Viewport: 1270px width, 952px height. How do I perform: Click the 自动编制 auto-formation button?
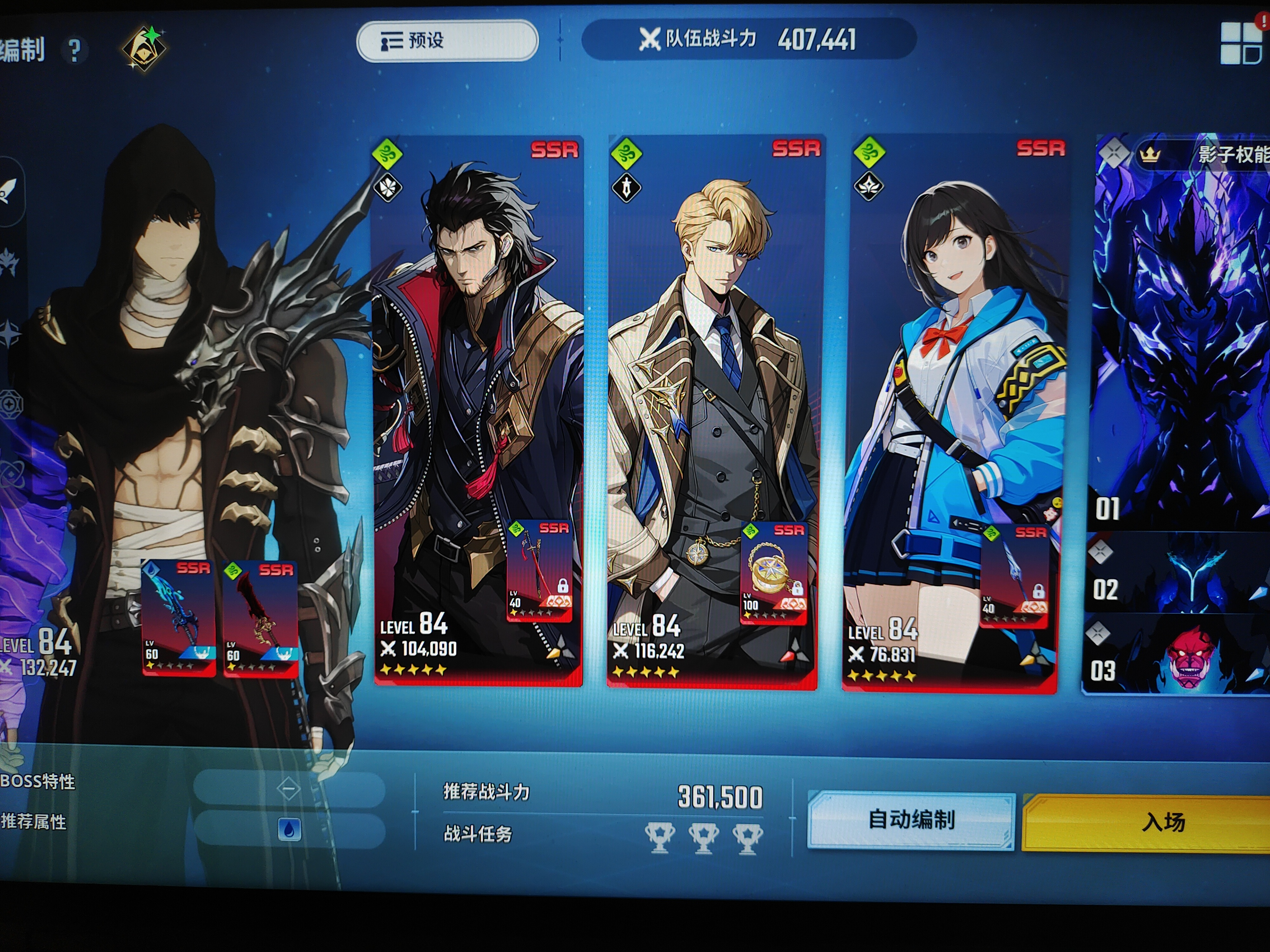pos(911,820)
